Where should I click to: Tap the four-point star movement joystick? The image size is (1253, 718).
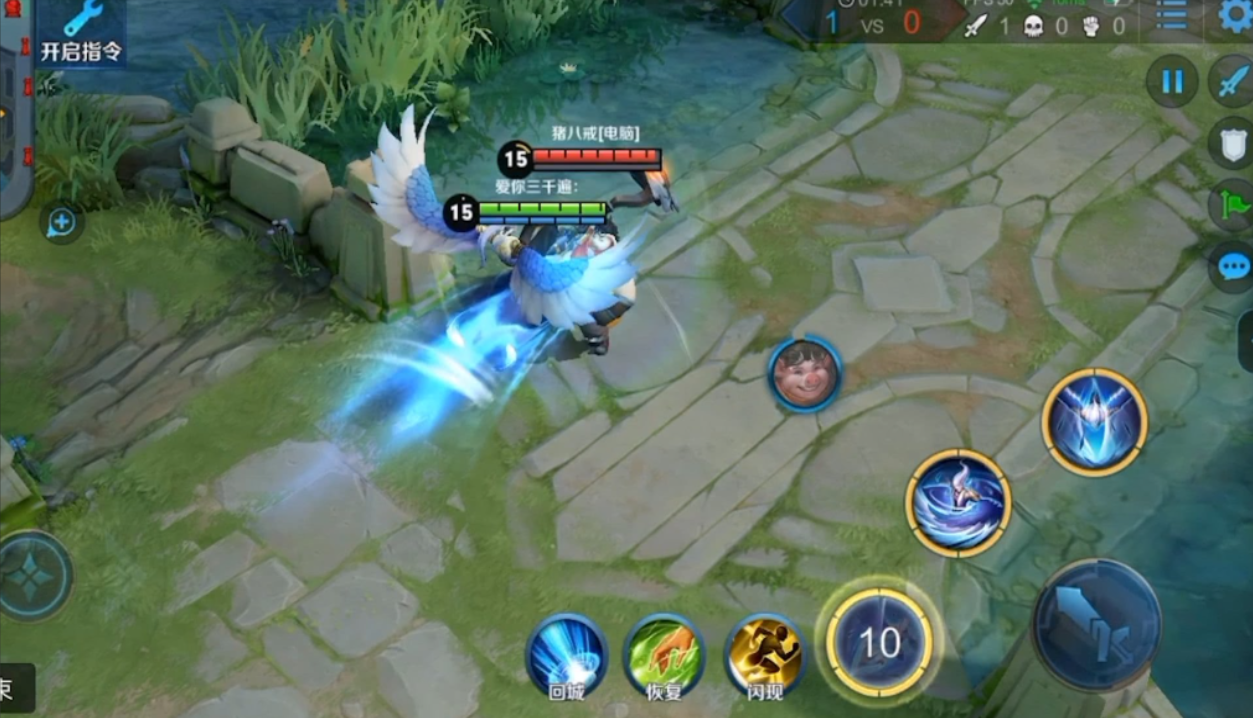click(x=33, y=575)
